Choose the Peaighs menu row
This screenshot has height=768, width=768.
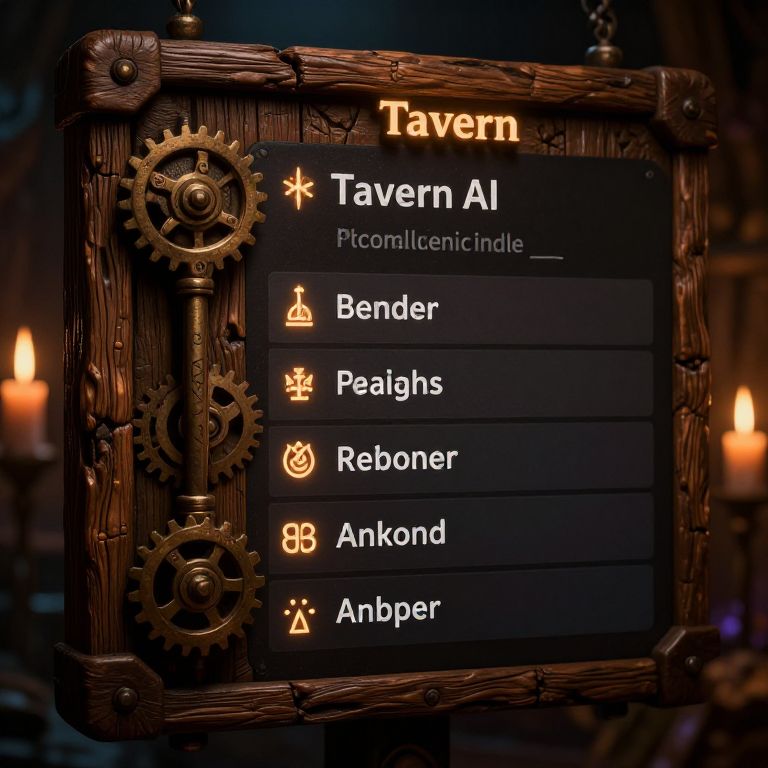click(460, 384)
